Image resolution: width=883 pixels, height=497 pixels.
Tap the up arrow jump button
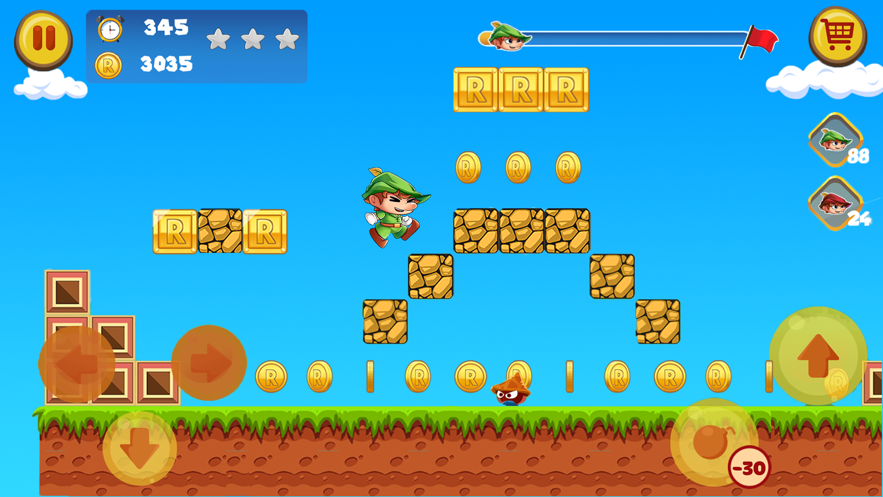[817, 355]
